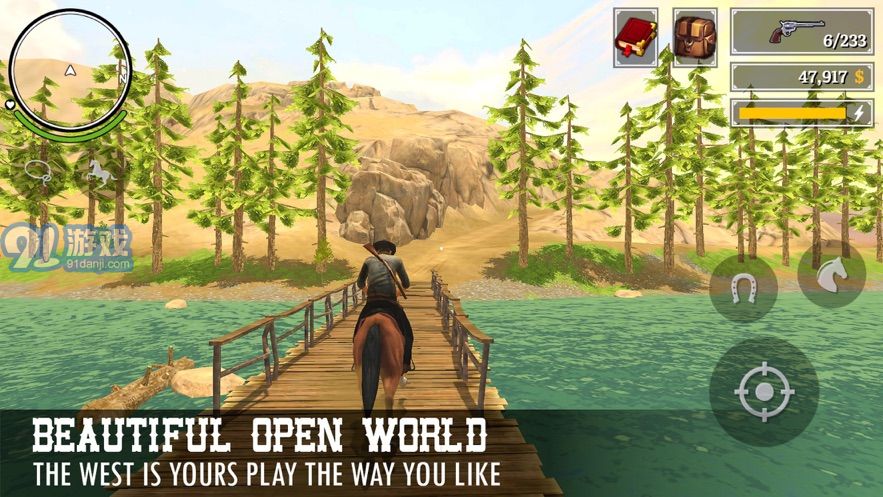Activate the lasso button

[37, 171]
